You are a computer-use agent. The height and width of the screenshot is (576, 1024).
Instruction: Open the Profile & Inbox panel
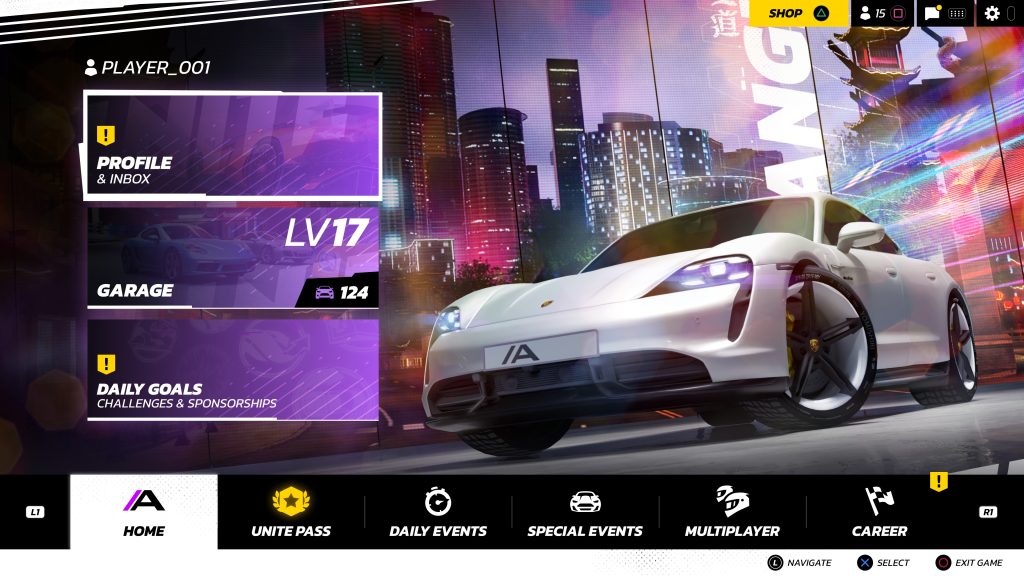point(232,146)
